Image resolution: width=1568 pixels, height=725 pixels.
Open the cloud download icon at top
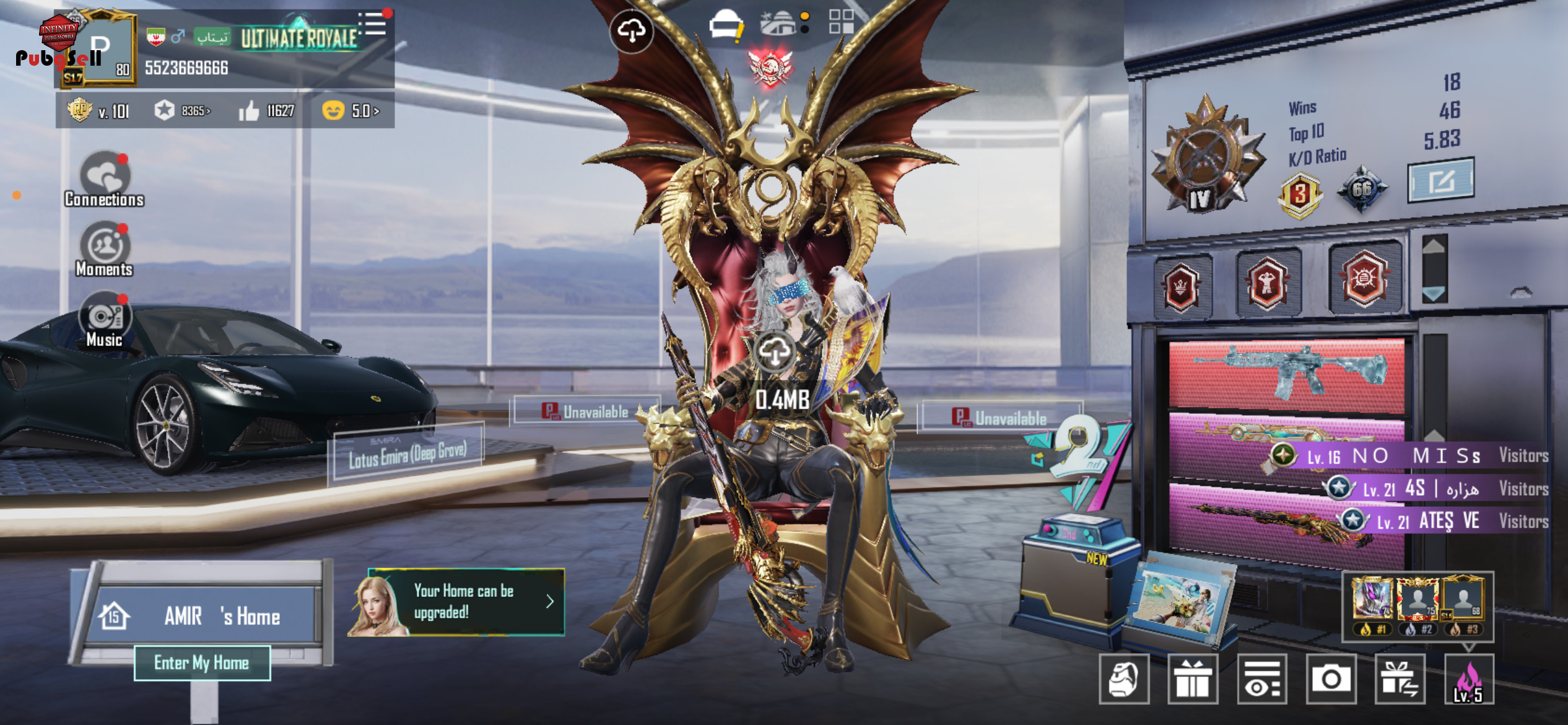pyautogui.click(x=631, y=30)
